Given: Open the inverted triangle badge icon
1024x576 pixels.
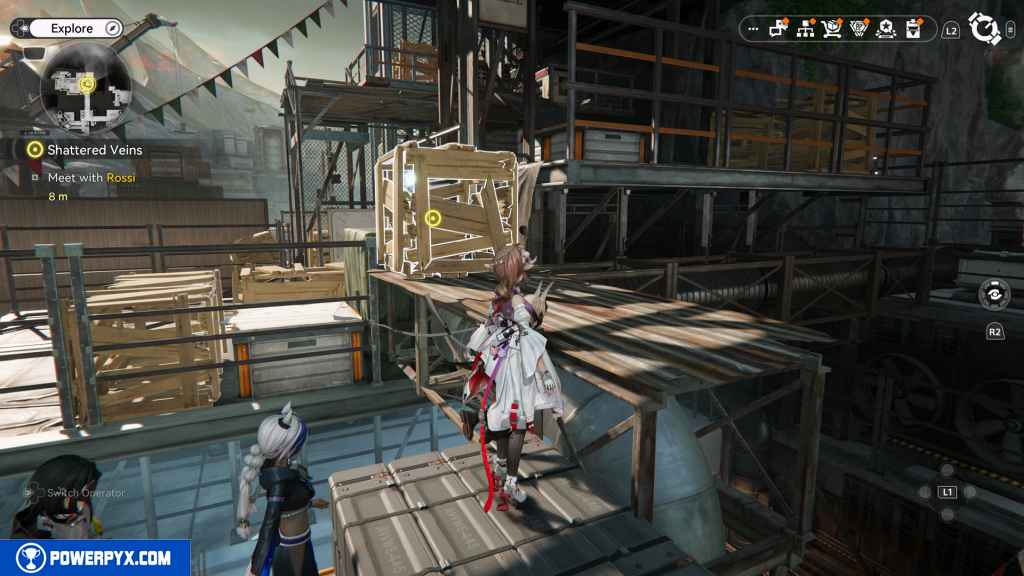Looking at the screenshot, I should coord(858,29).
